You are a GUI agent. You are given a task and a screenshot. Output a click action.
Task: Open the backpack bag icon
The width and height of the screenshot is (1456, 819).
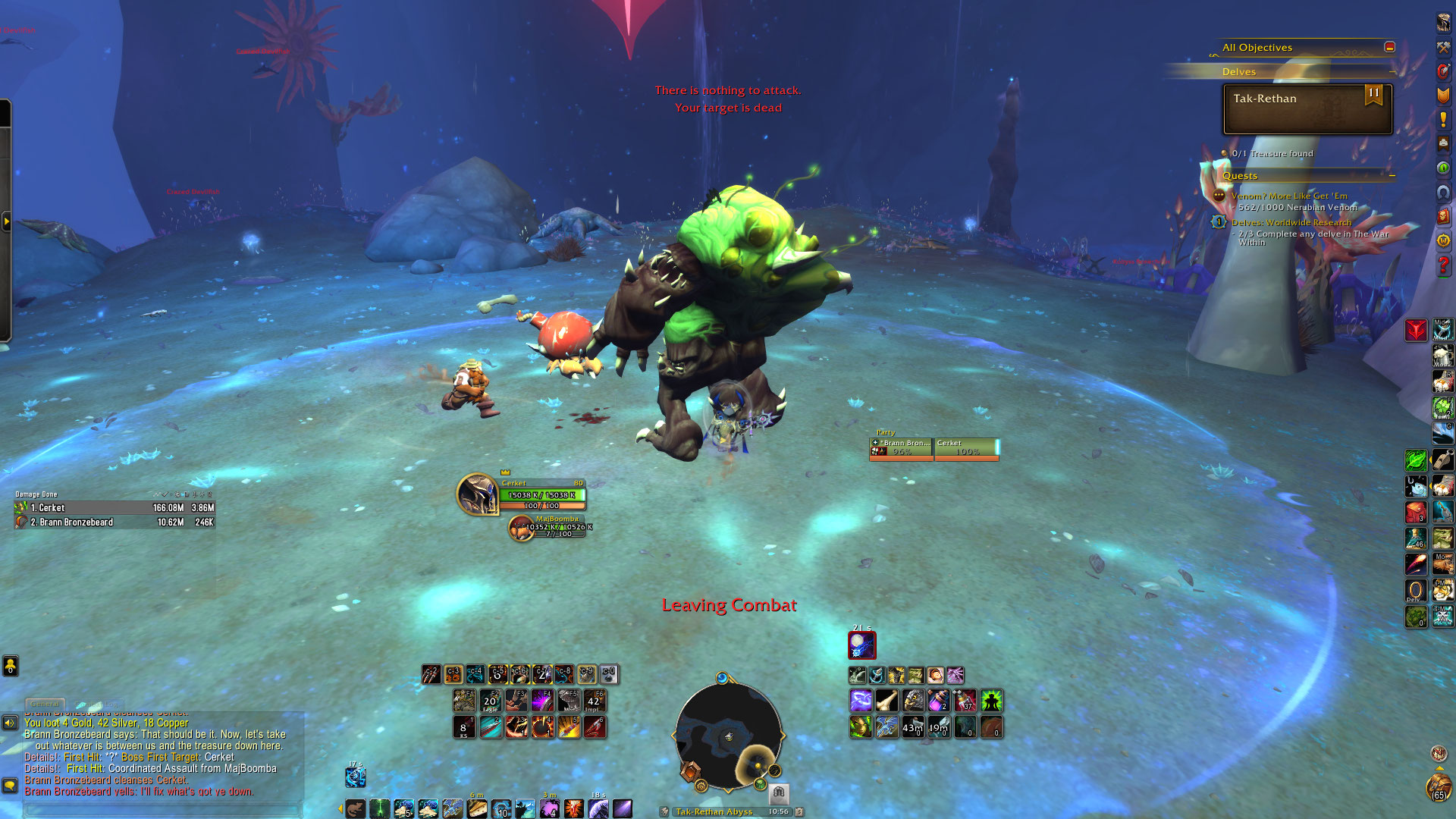point(1438,789)
